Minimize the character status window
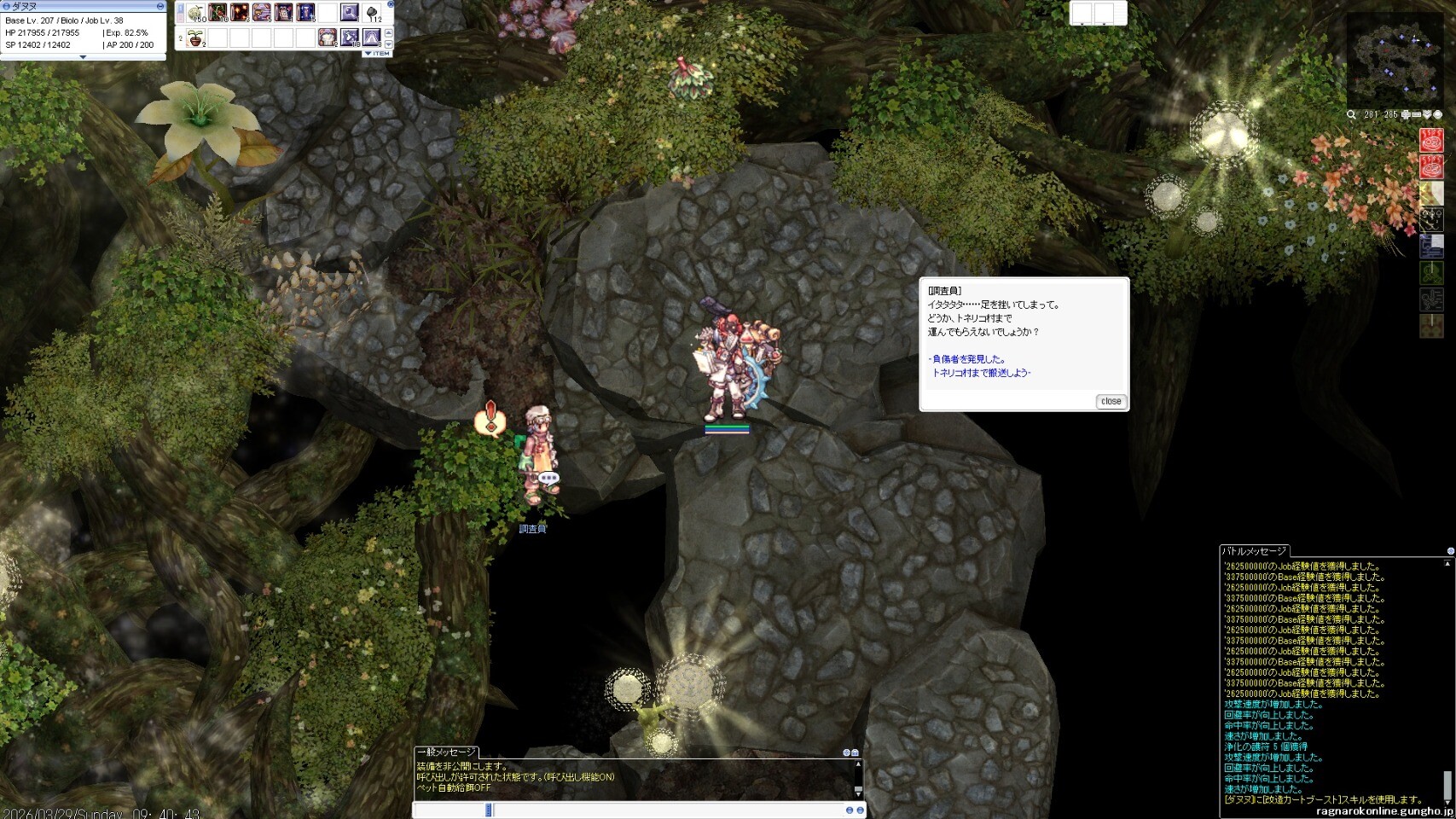The width and height of the screenshot is (1456, 819). coord(160,6)
